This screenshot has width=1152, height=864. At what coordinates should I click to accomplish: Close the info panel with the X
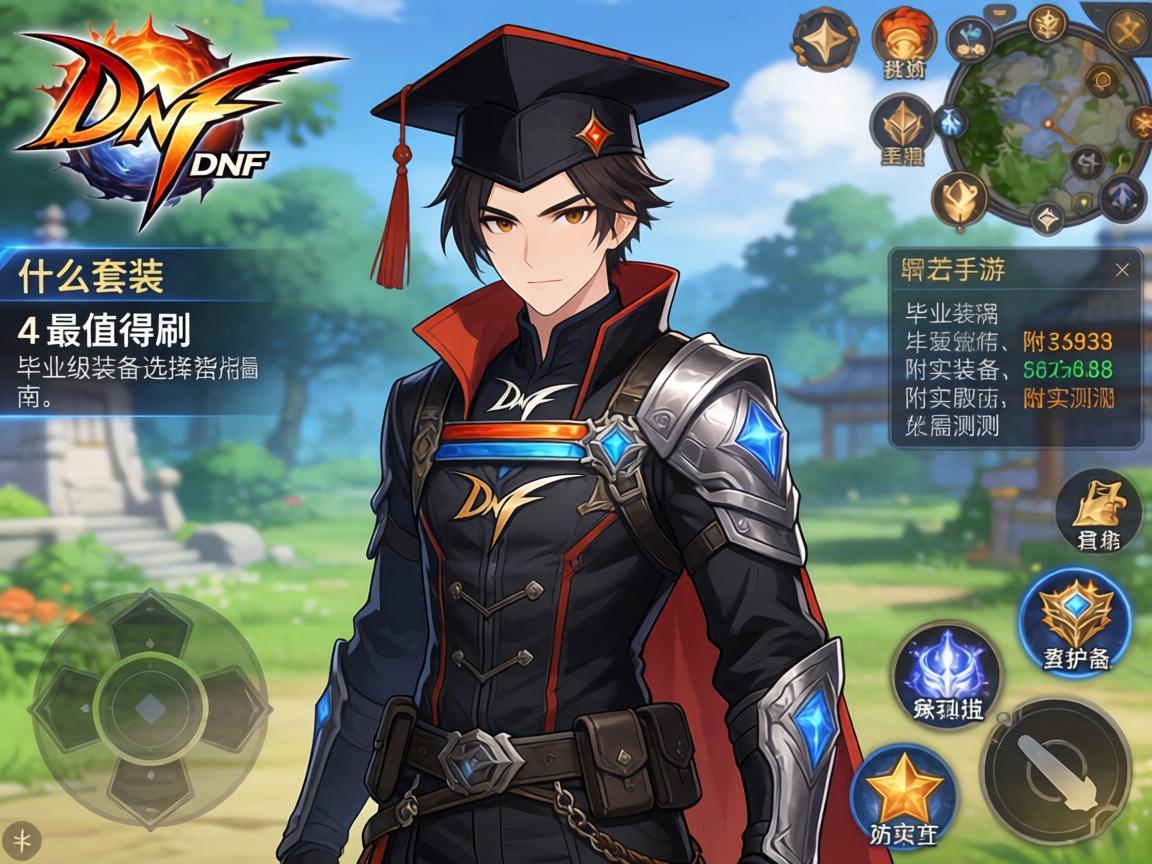[x=1122, y=270]
